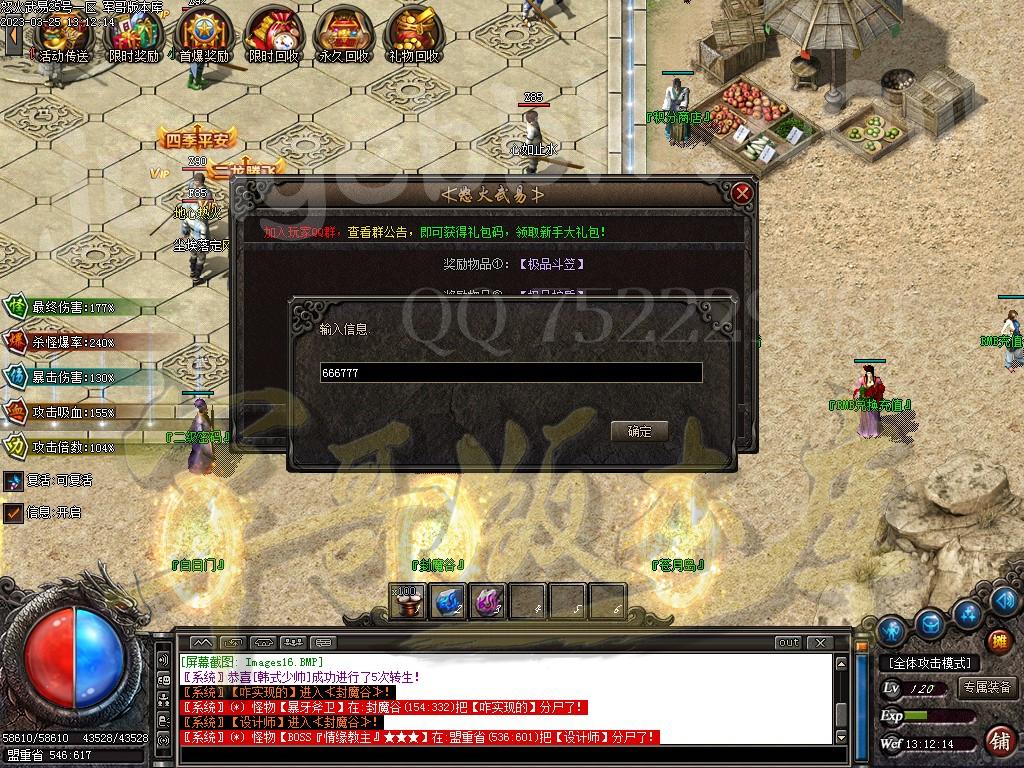Open the 摊 stall button
The height and width of the screenshot is (768, 1024).
[998, 641]
